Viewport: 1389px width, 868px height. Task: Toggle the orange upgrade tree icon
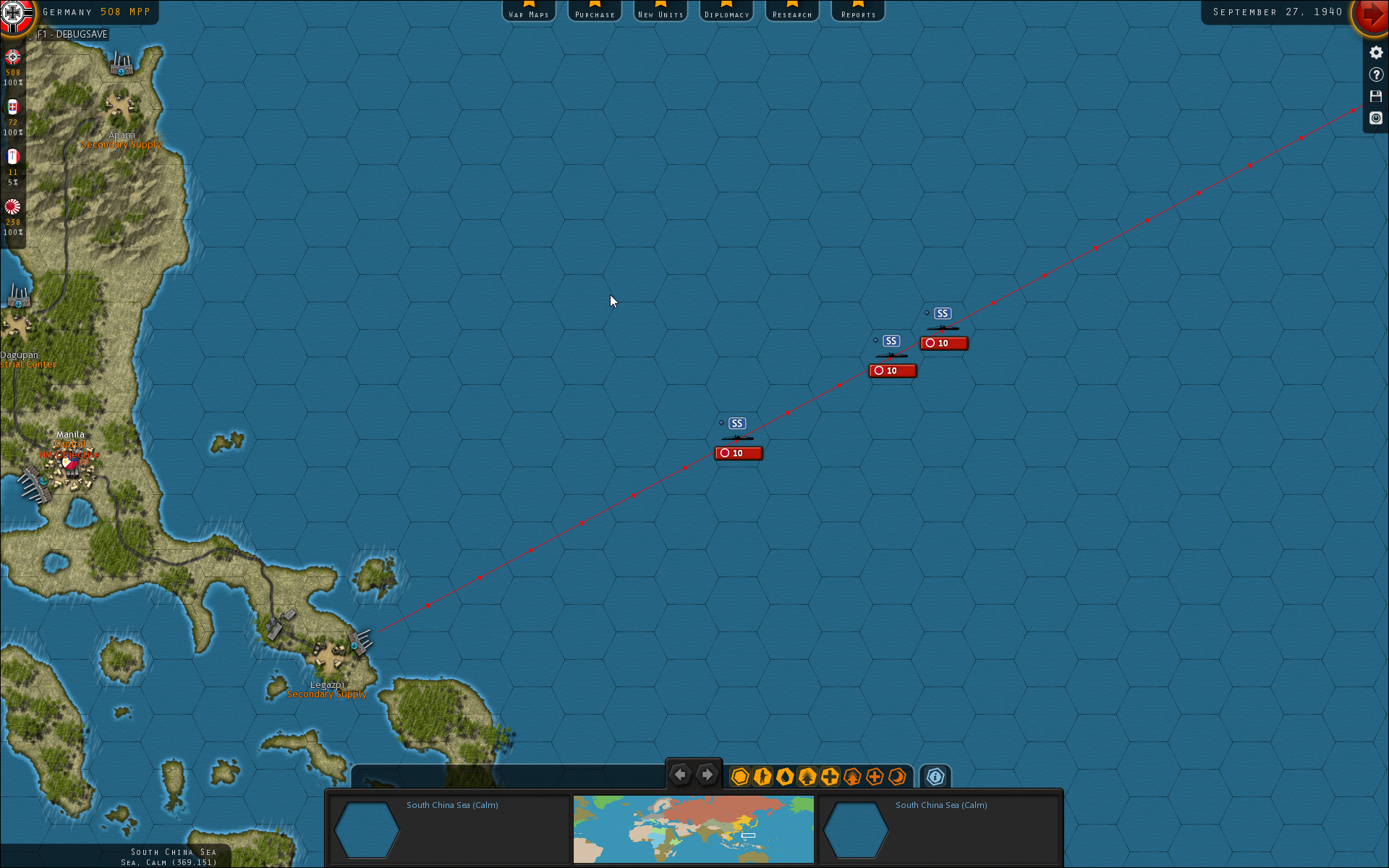851,776
